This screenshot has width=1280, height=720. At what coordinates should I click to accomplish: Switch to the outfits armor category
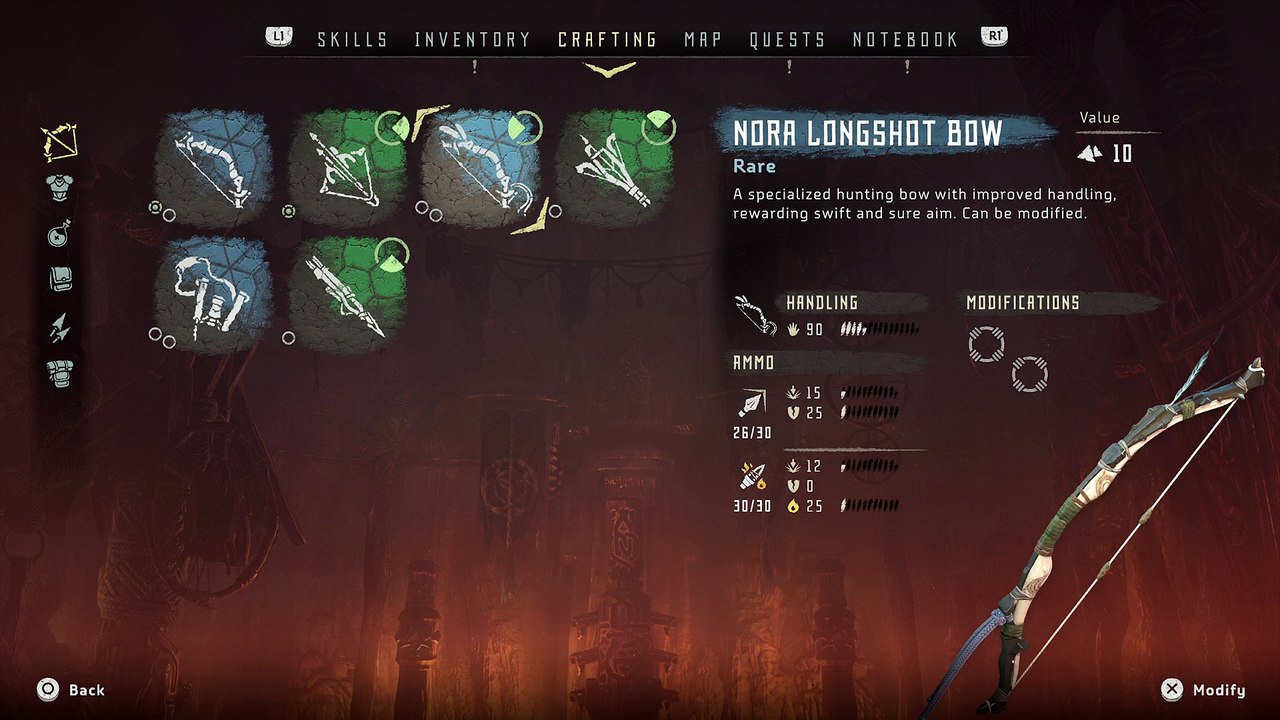60,188
